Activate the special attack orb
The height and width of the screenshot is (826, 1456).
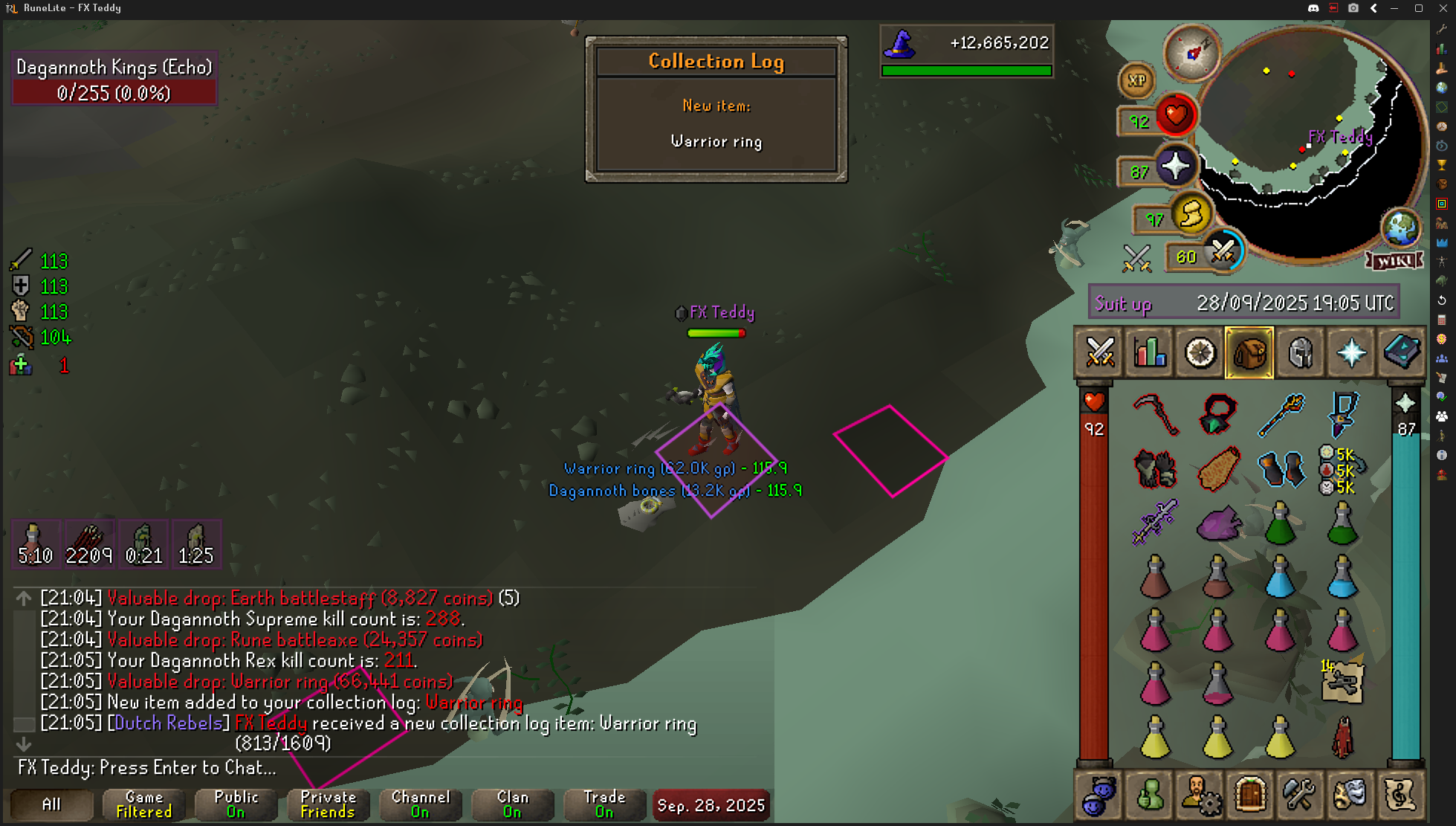1223,253
